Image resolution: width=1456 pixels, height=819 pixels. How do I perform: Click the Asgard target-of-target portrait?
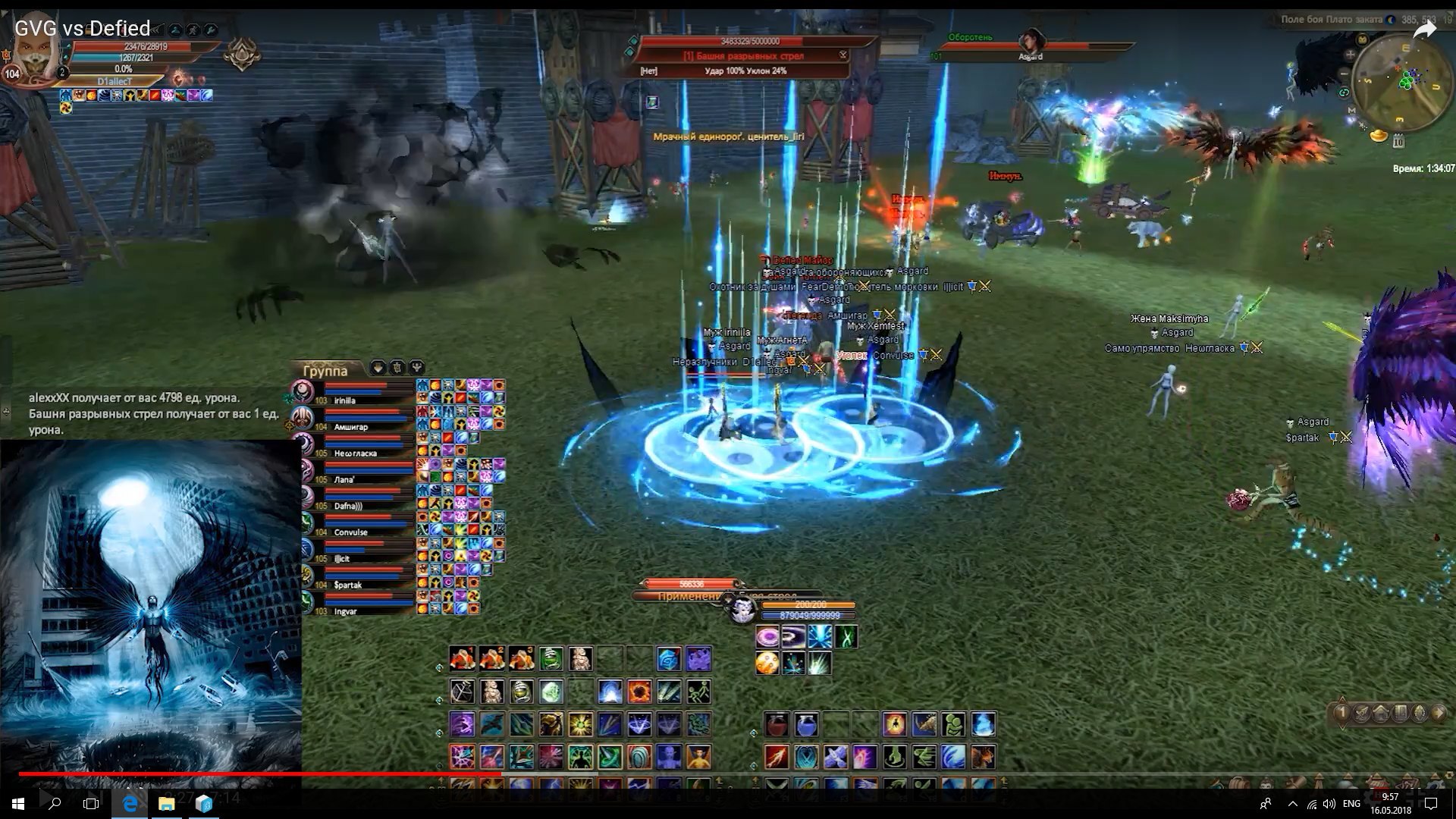click(x=1031, y=42)
